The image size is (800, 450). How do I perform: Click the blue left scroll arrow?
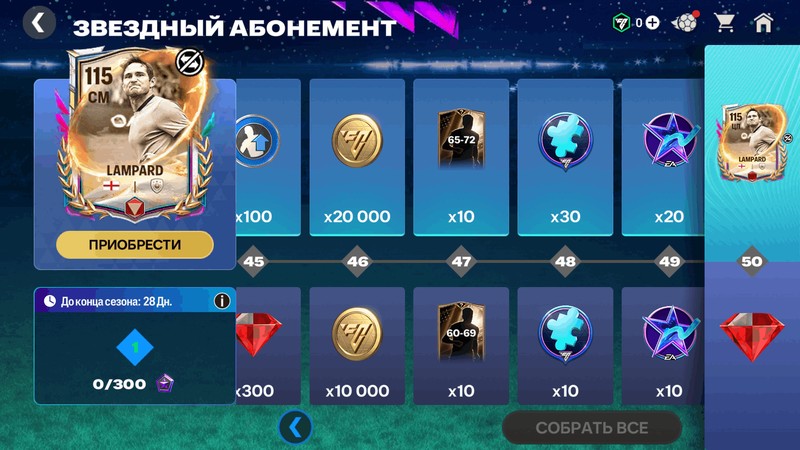click(x=295, y=427)
